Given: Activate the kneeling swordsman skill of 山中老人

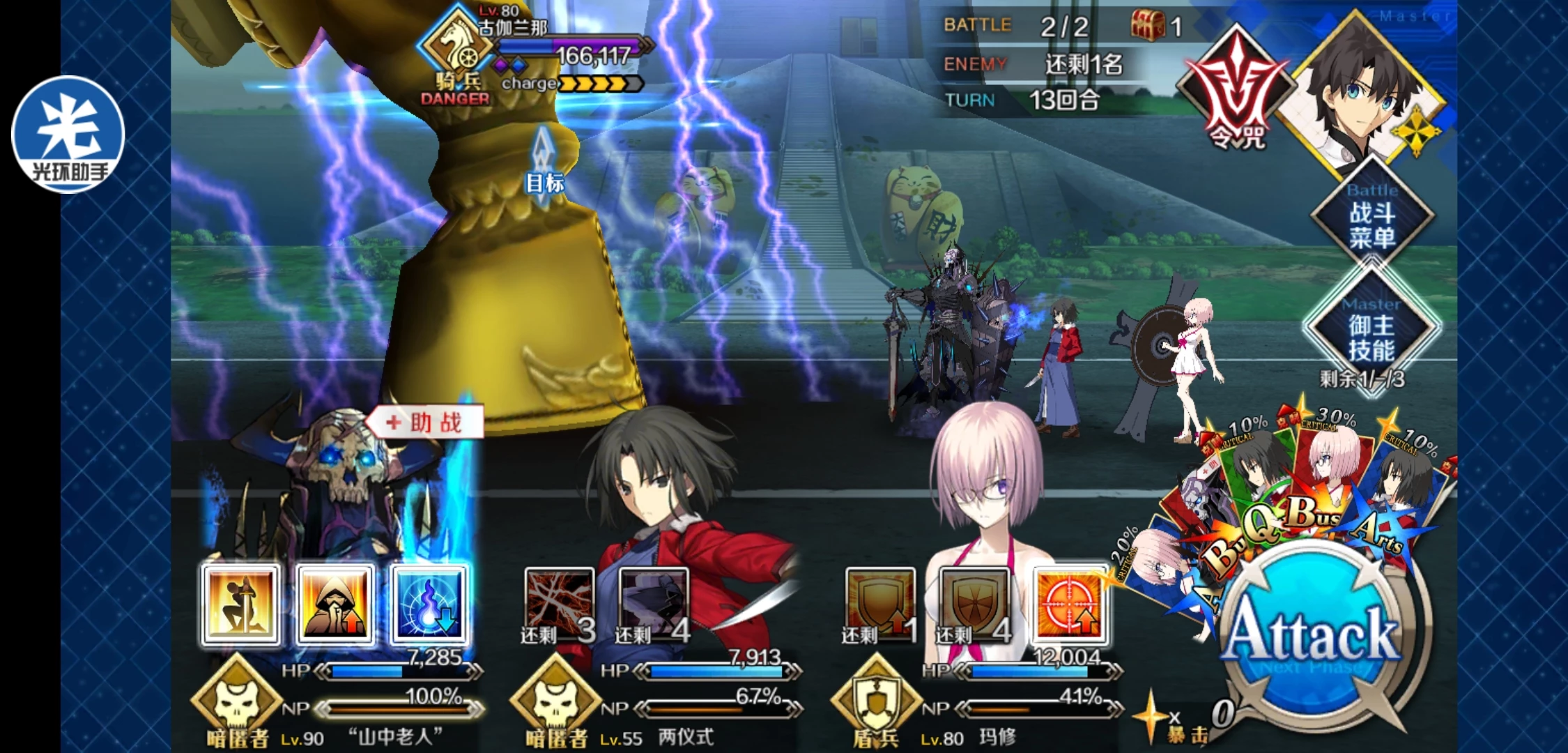Looking at the screenshot, I should tap(241, 605).
